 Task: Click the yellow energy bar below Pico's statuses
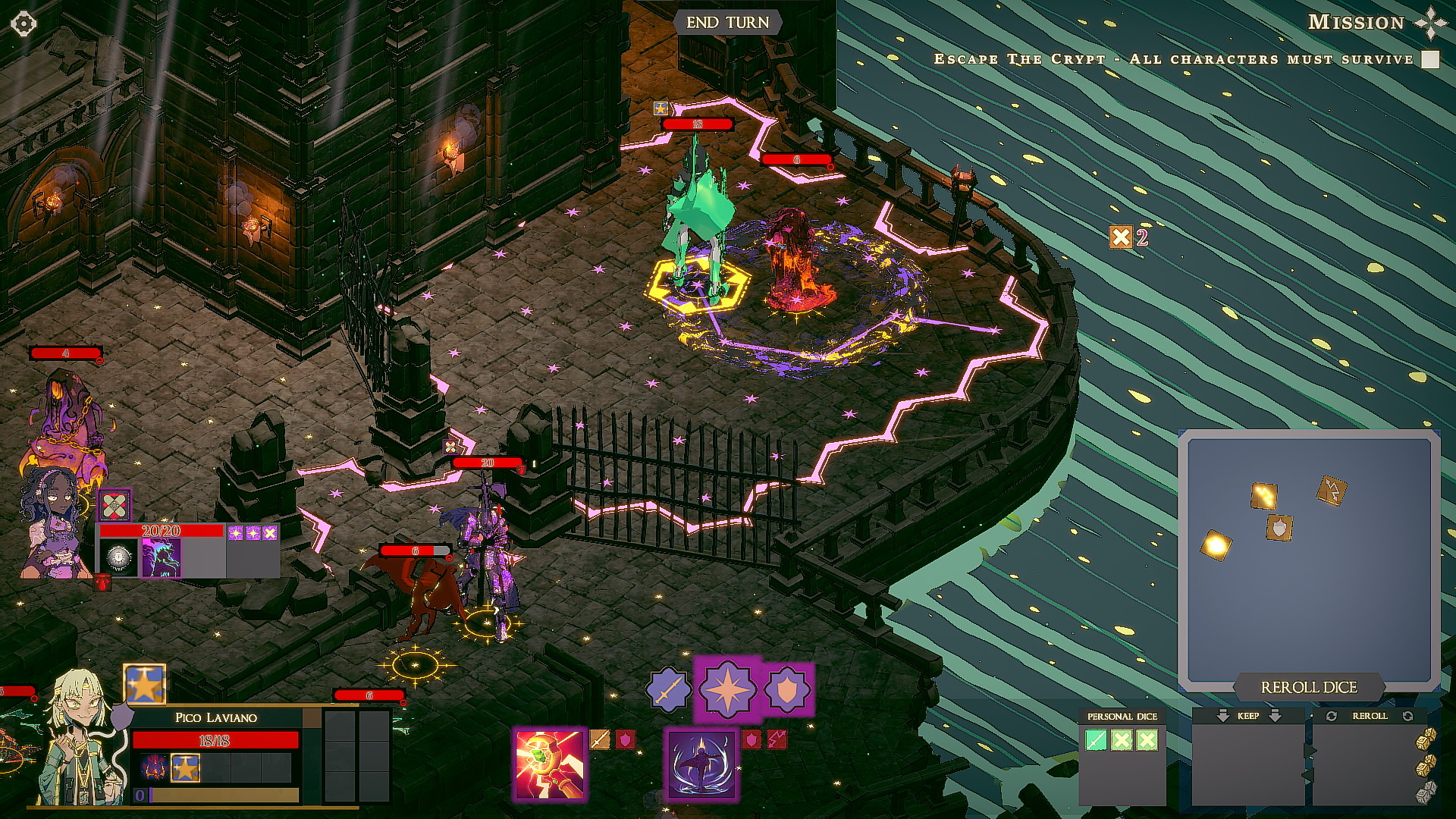pyautogui.click(x=221, y=795)
